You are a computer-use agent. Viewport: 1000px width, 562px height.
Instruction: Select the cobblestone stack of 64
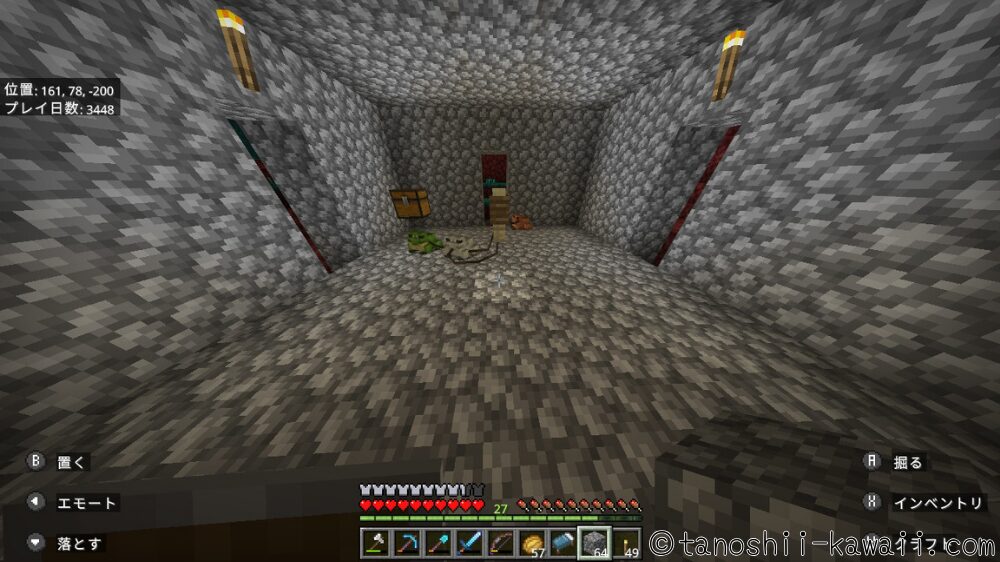click(594, 543)
